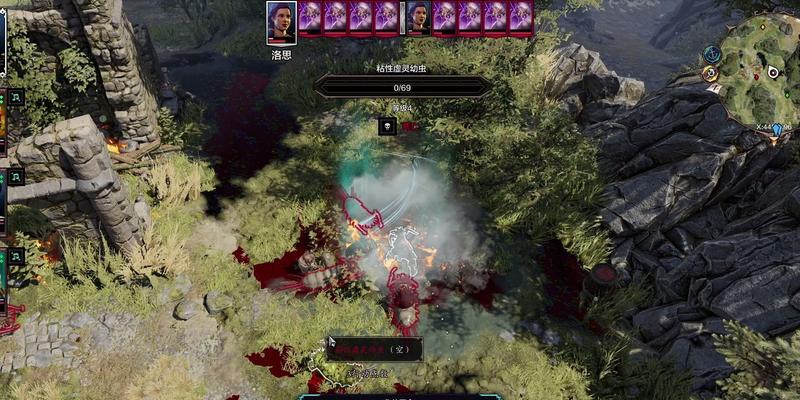Click the round yellow-ringed button beside the minimap

tap(709, 73)
